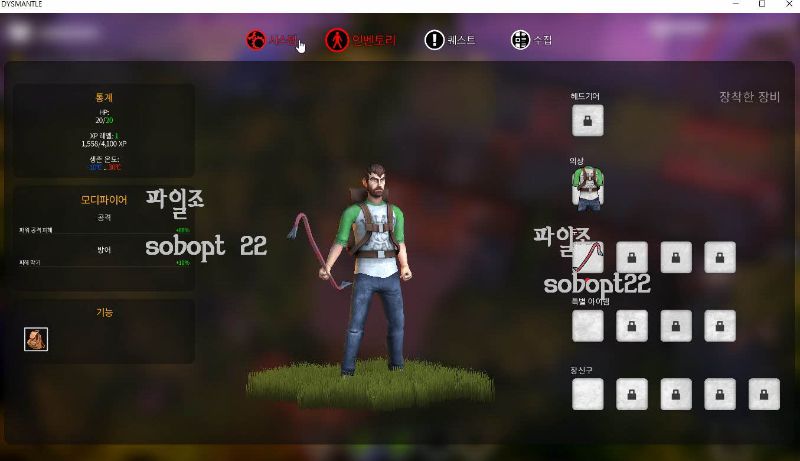Select the equipped outfit in the 의상 slot

[x=587, y=187]
